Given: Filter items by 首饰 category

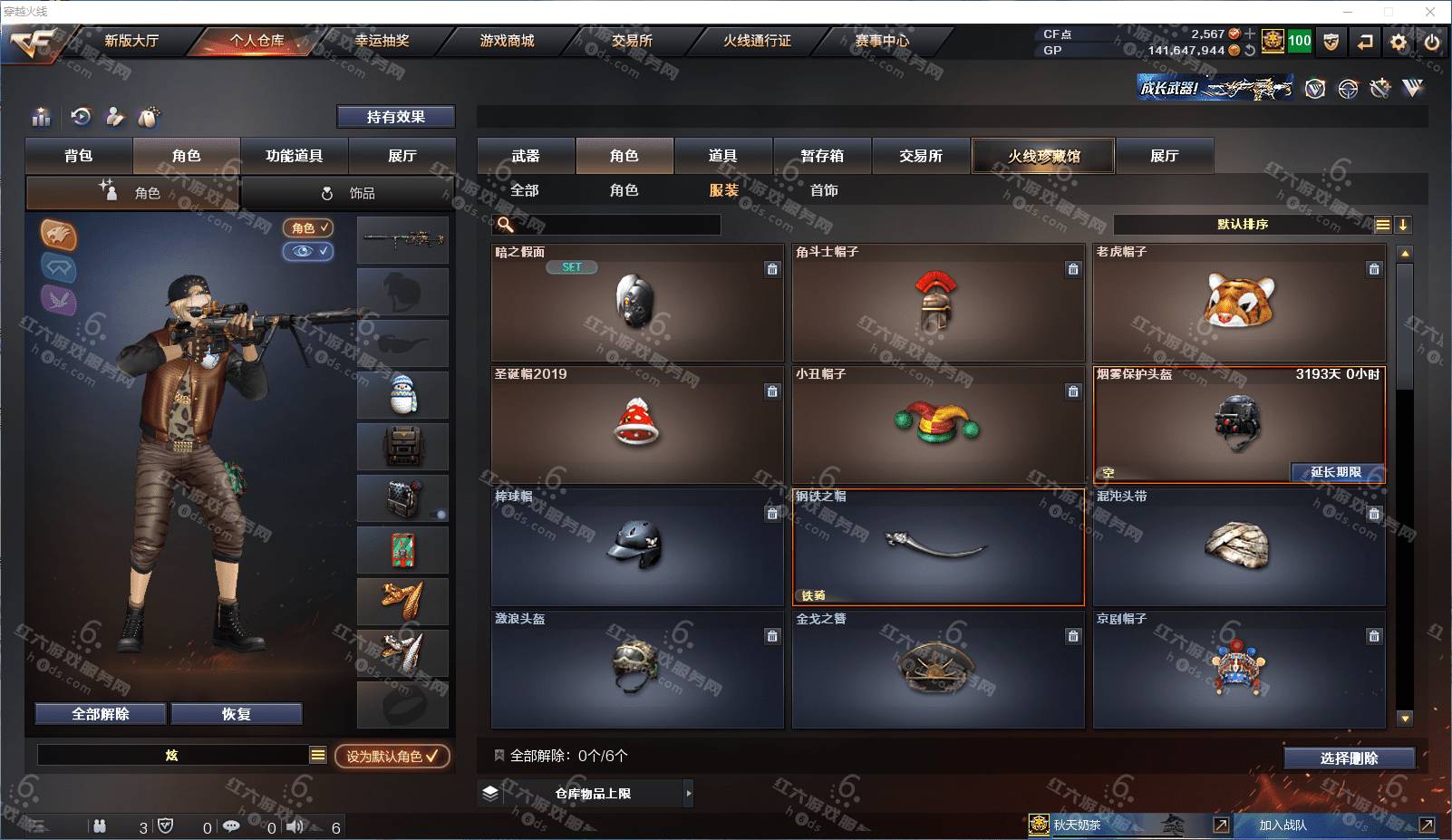Looking at the screenshot, I should coord(824,190).
